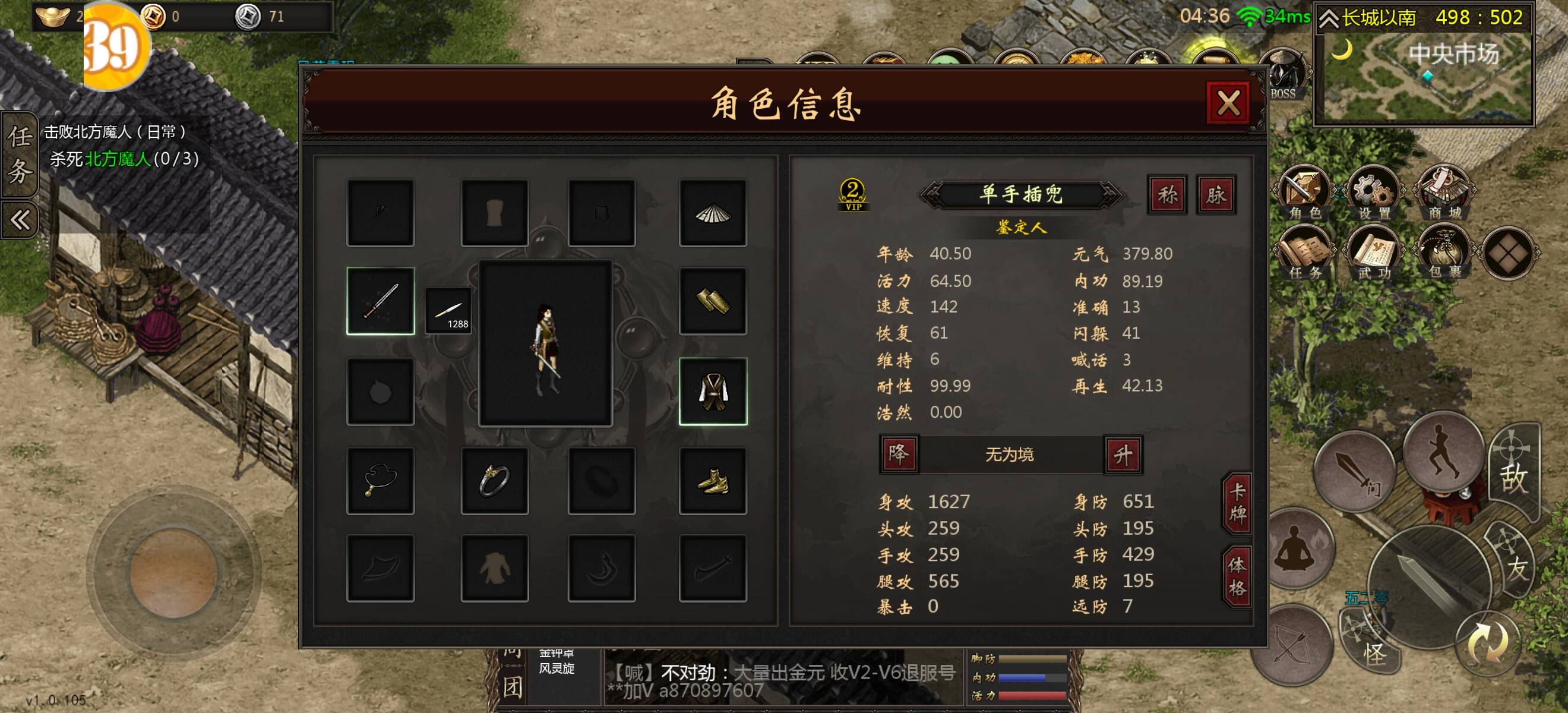Open the 武功 martial arts menu
This screenshot has height=713, width=1568.
pos(1374,254)
